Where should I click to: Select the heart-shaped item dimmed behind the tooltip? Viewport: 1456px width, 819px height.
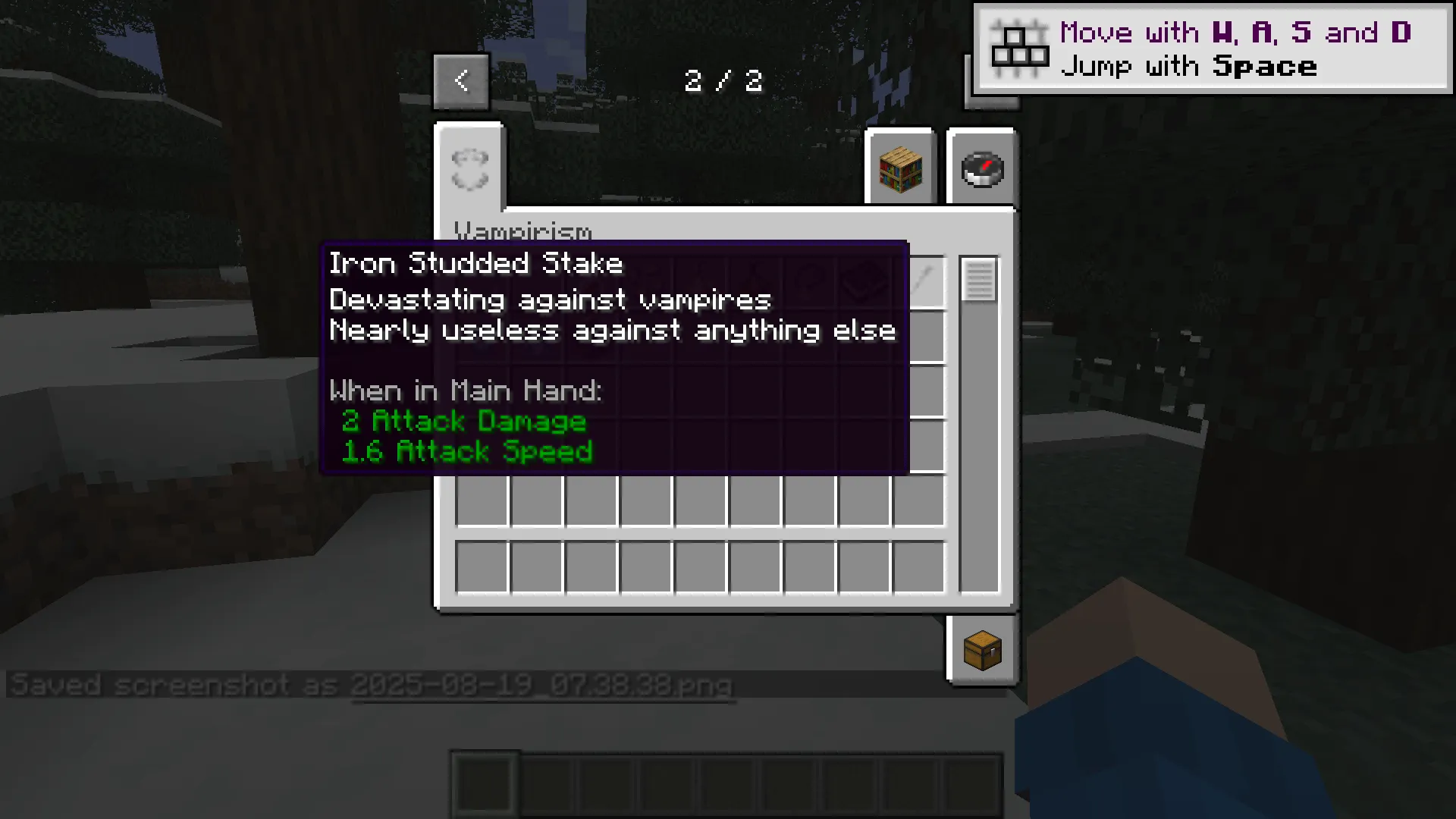(x=864, y=281)
